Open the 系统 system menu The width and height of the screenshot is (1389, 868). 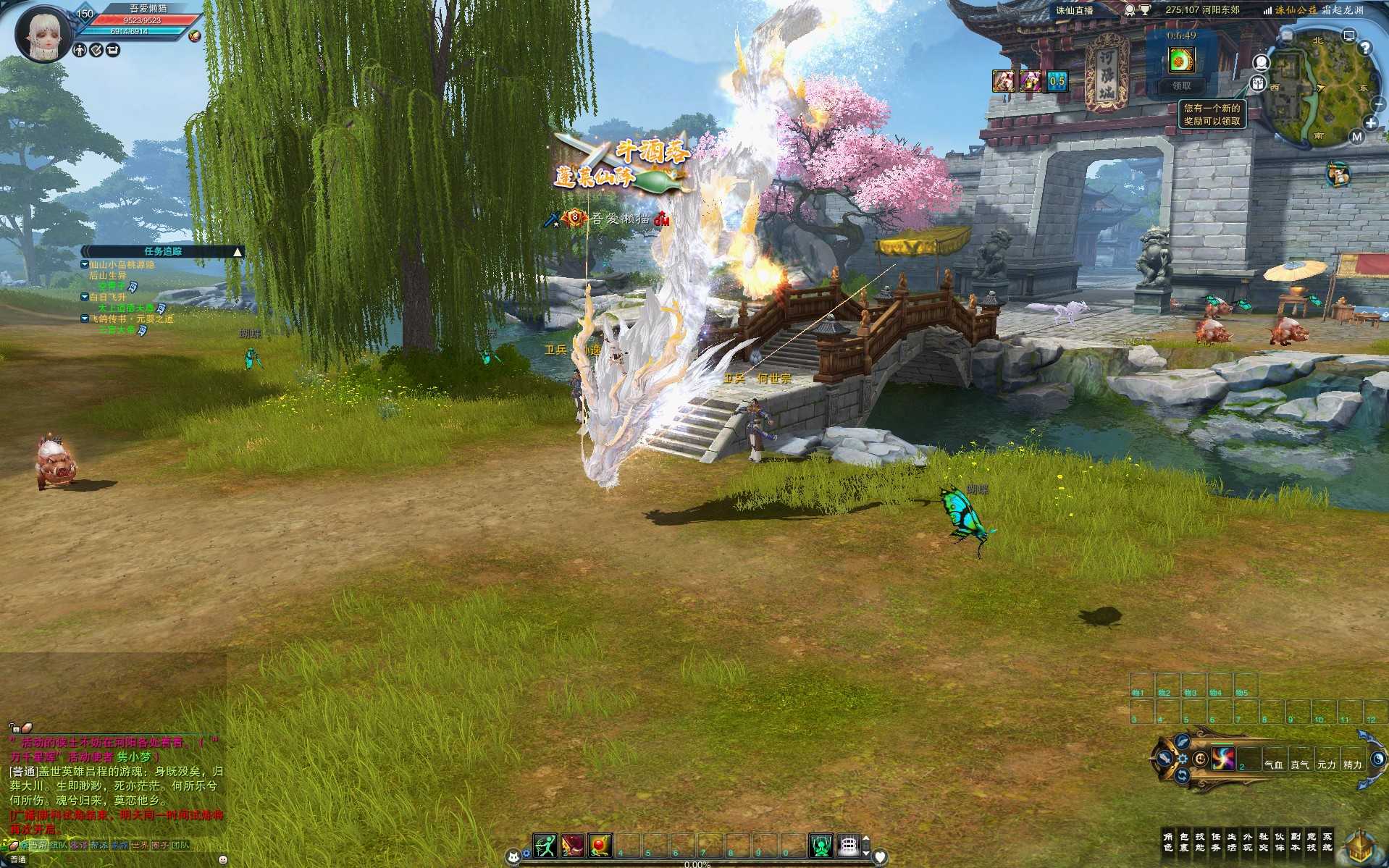[1327, 841]
